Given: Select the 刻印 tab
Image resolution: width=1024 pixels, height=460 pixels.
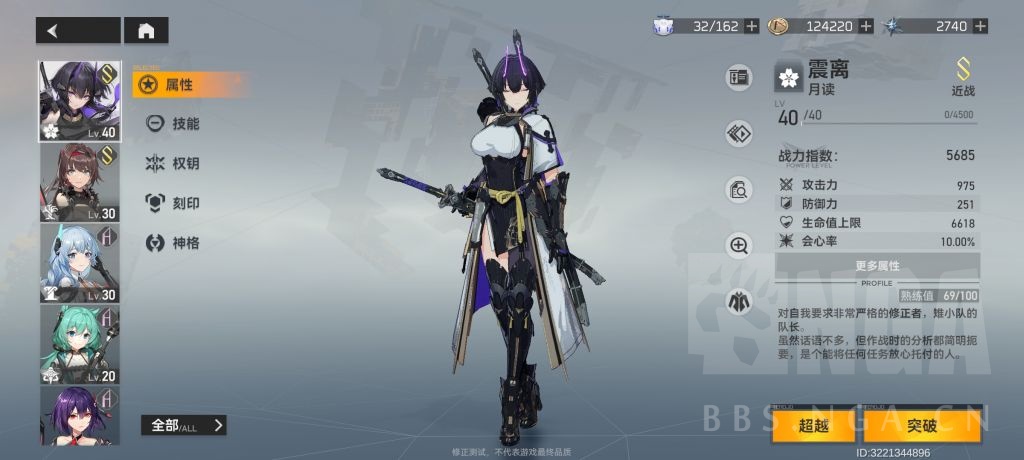Looking at the screenshot, I should [x=185, y=203].
